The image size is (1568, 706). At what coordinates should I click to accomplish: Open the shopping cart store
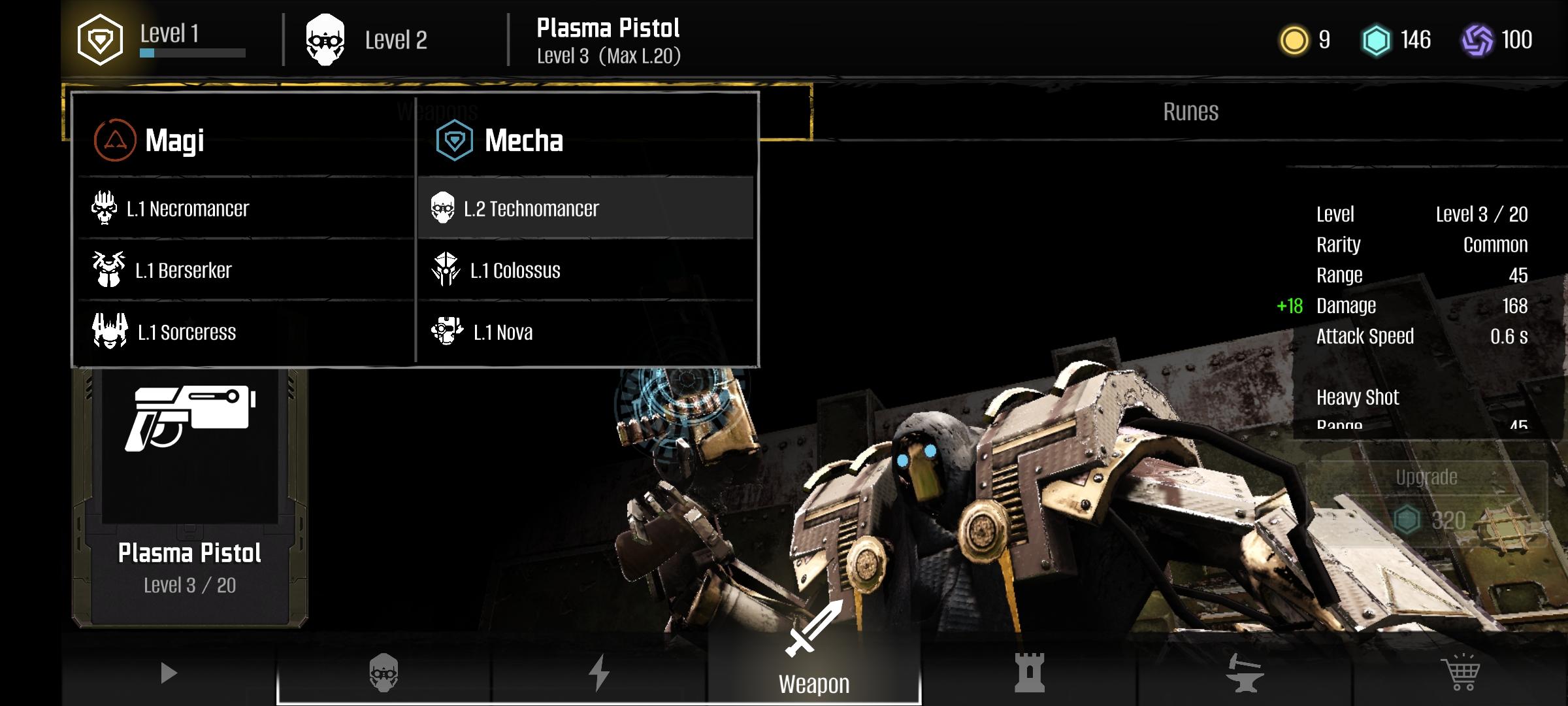1460,673
